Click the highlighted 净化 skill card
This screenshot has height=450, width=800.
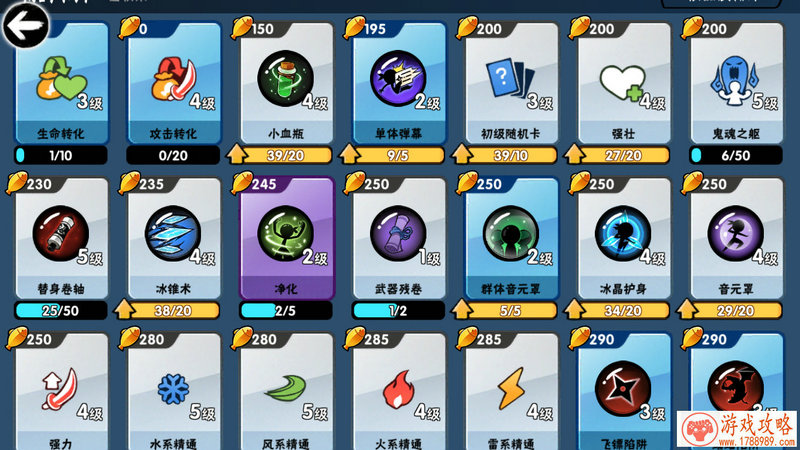(285, 238)
